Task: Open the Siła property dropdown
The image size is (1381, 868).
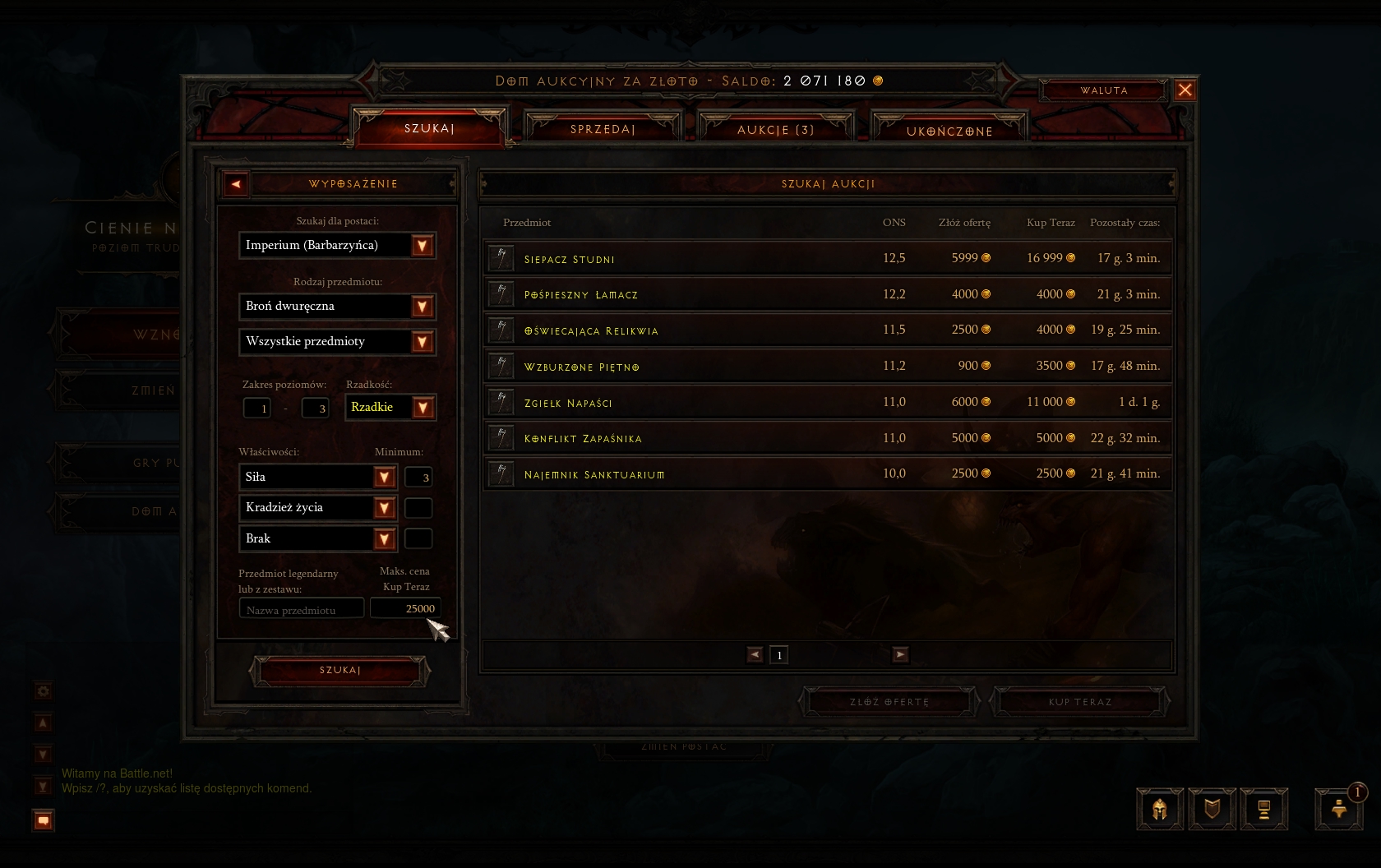Action: [384, 478]
